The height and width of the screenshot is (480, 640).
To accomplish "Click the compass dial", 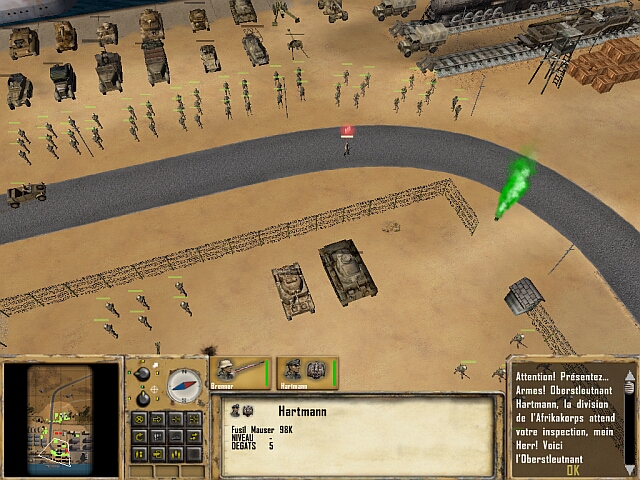I will click(183, 386).
